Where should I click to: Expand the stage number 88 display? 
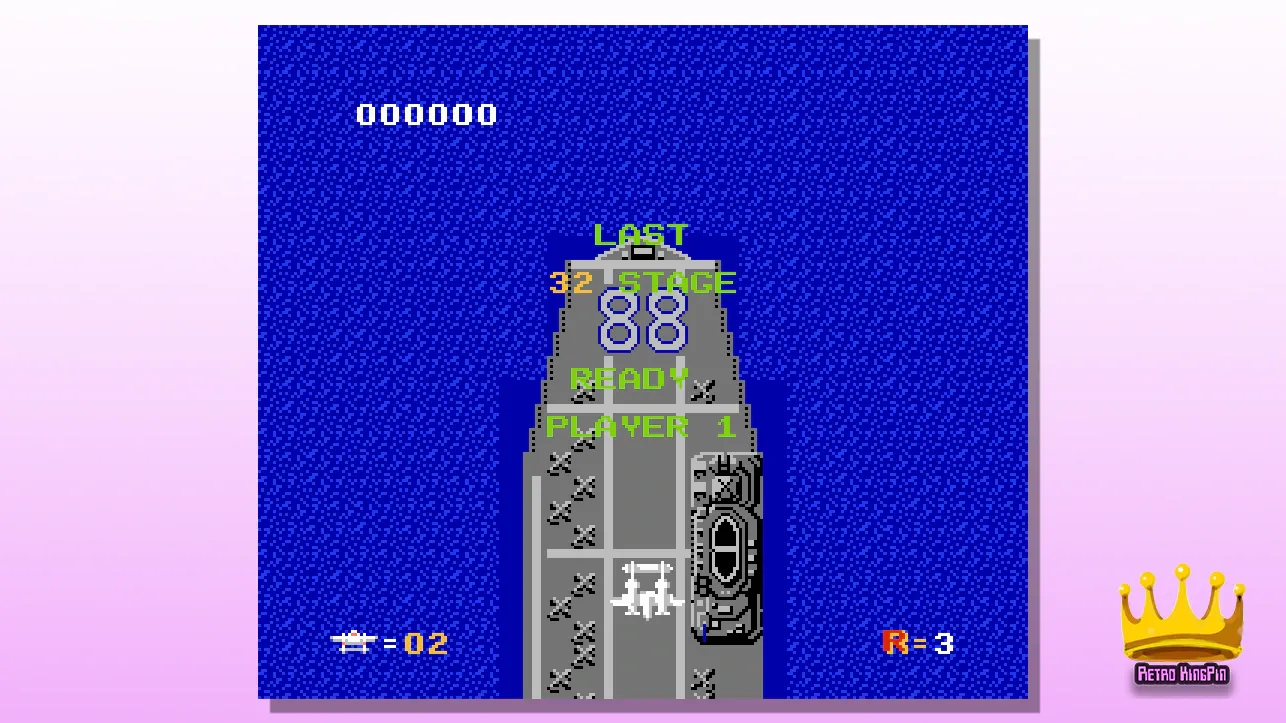[641, 323]
